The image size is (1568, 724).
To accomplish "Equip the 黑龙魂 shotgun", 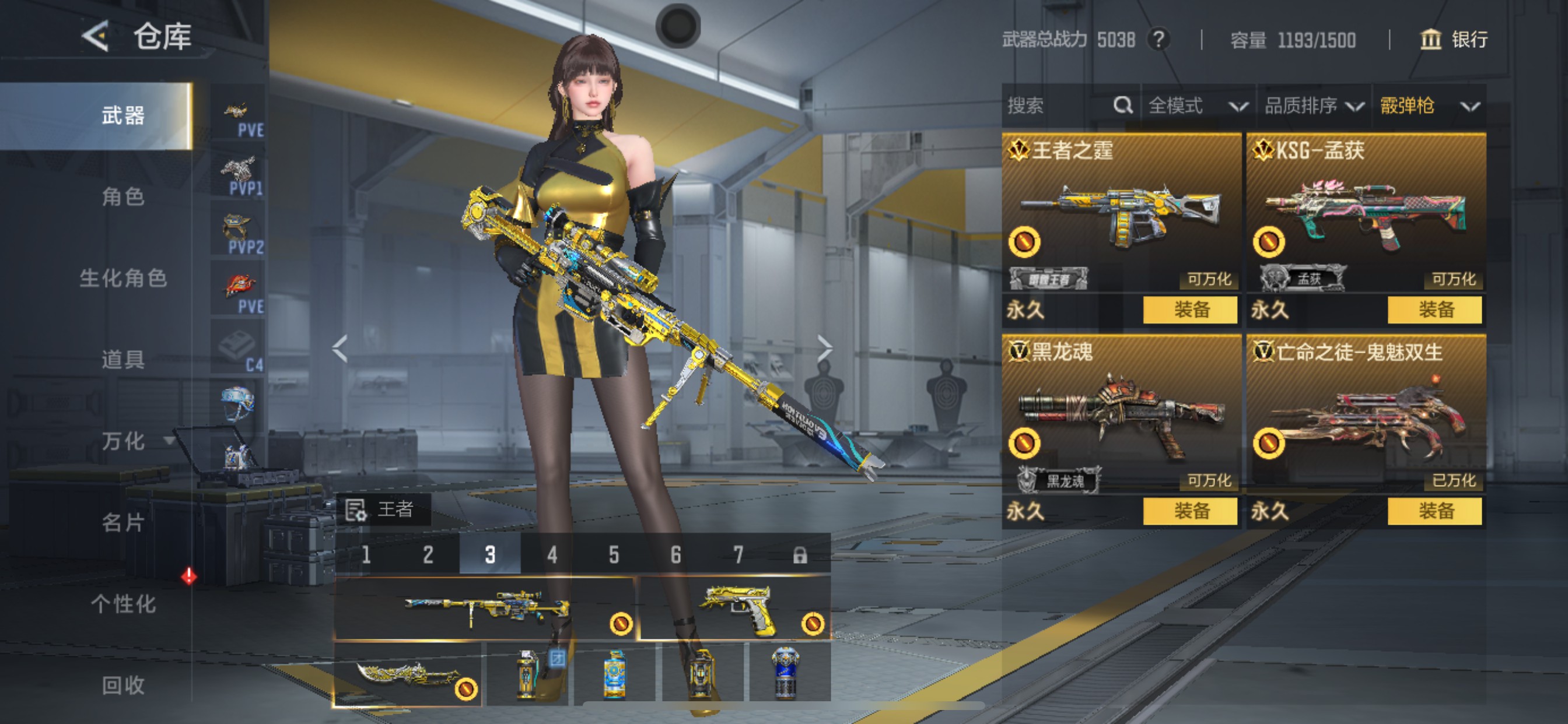I will [1189, 511].
